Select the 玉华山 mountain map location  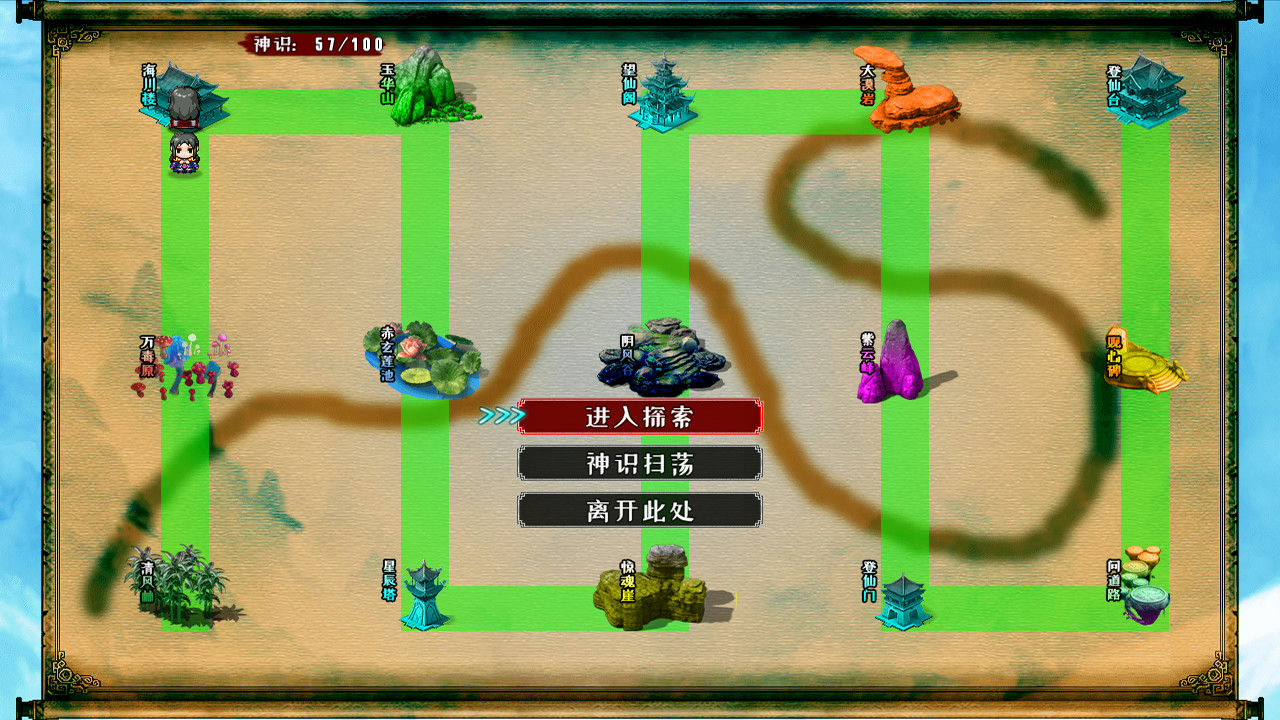click(x=428, y=90)
